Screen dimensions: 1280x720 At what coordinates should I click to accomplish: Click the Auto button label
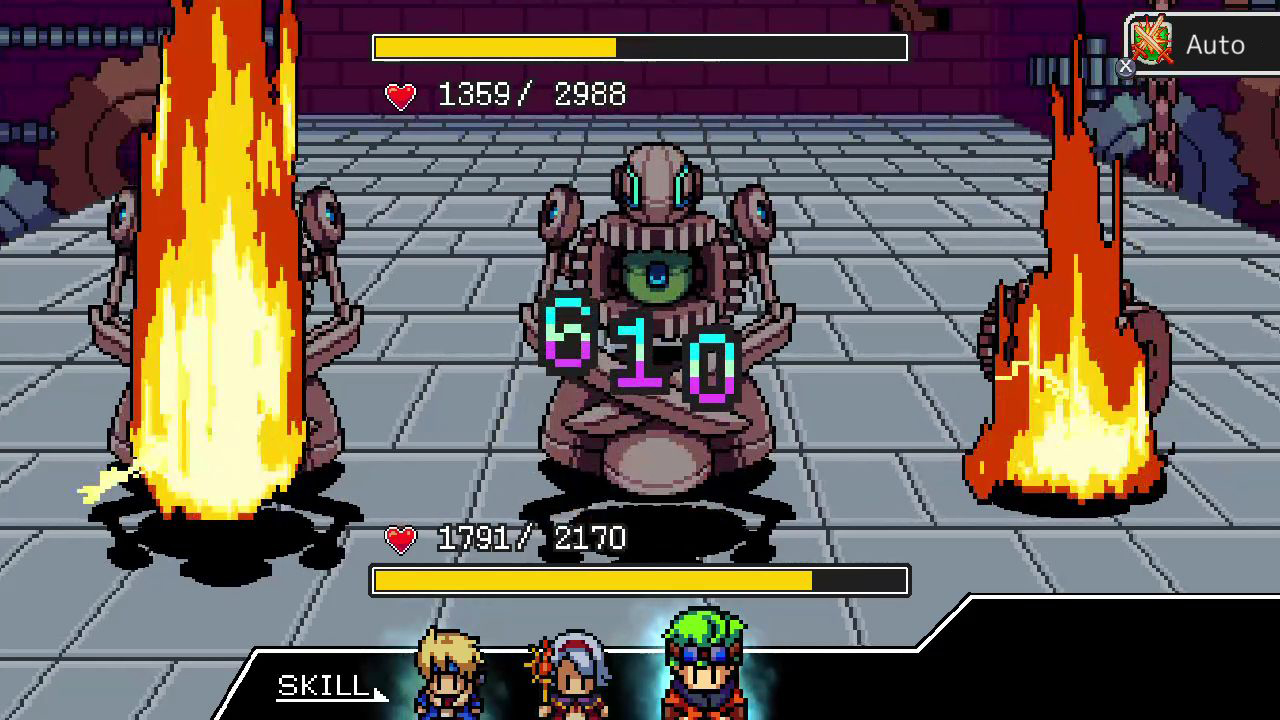[1213, 44]
